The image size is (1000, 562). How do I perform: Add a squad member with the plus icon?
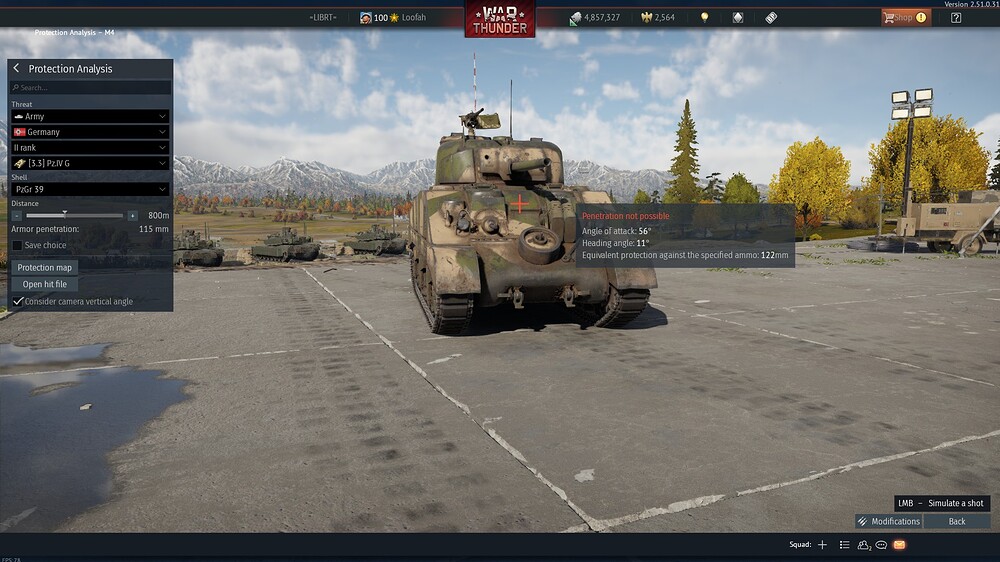pos(822,545)
